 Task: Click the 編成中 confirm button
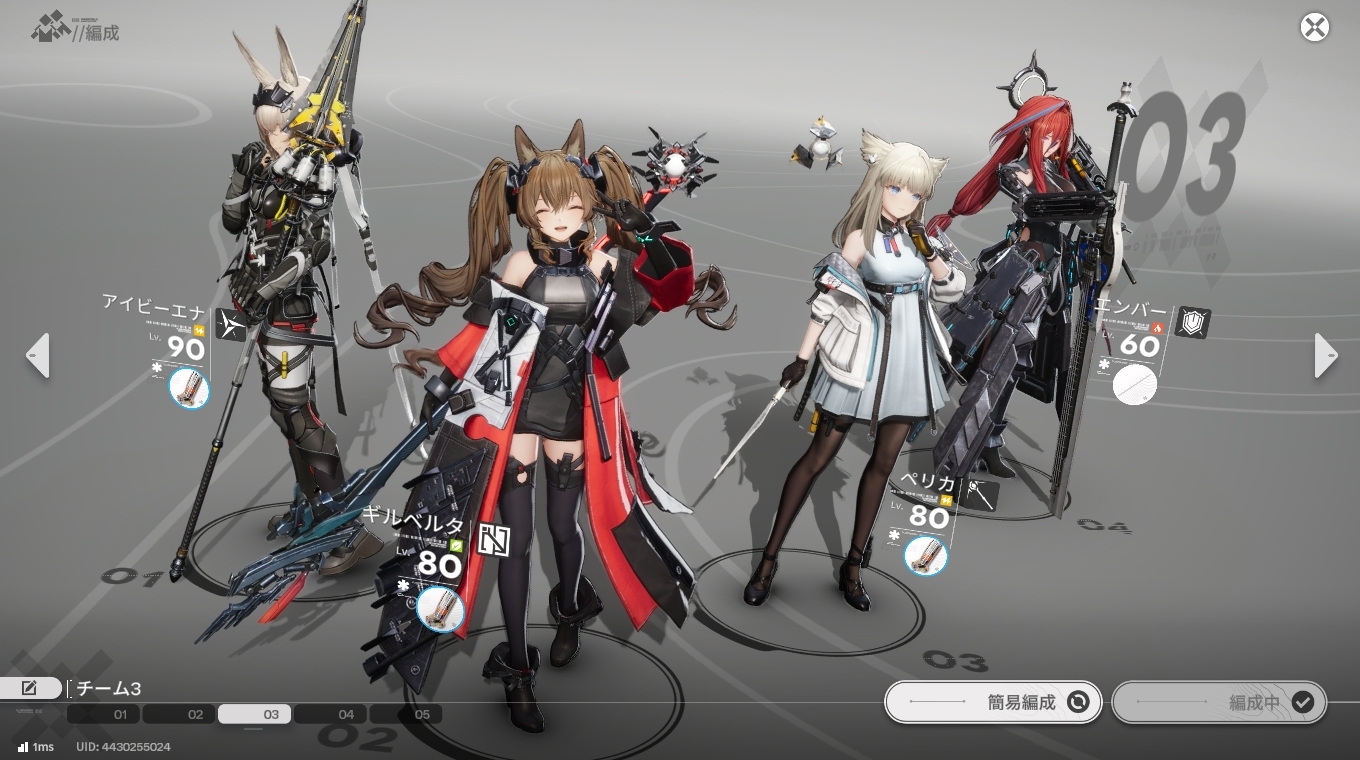click(1219, 702)
